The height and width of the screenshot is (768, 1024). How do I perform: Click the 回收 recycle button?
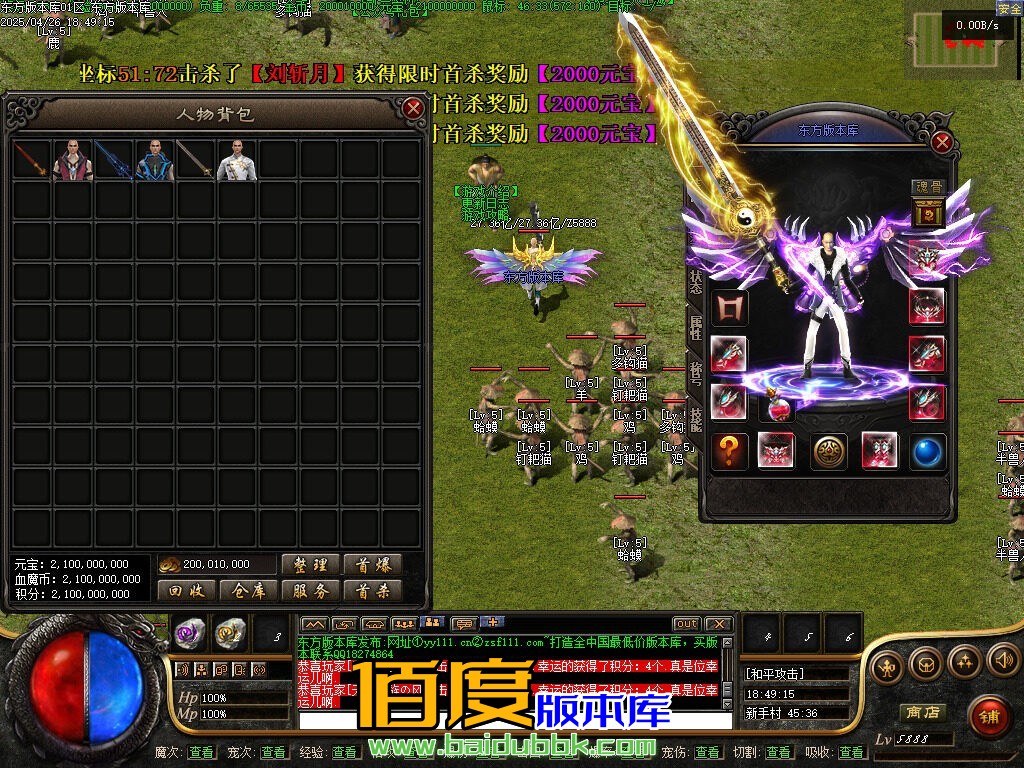187,591
